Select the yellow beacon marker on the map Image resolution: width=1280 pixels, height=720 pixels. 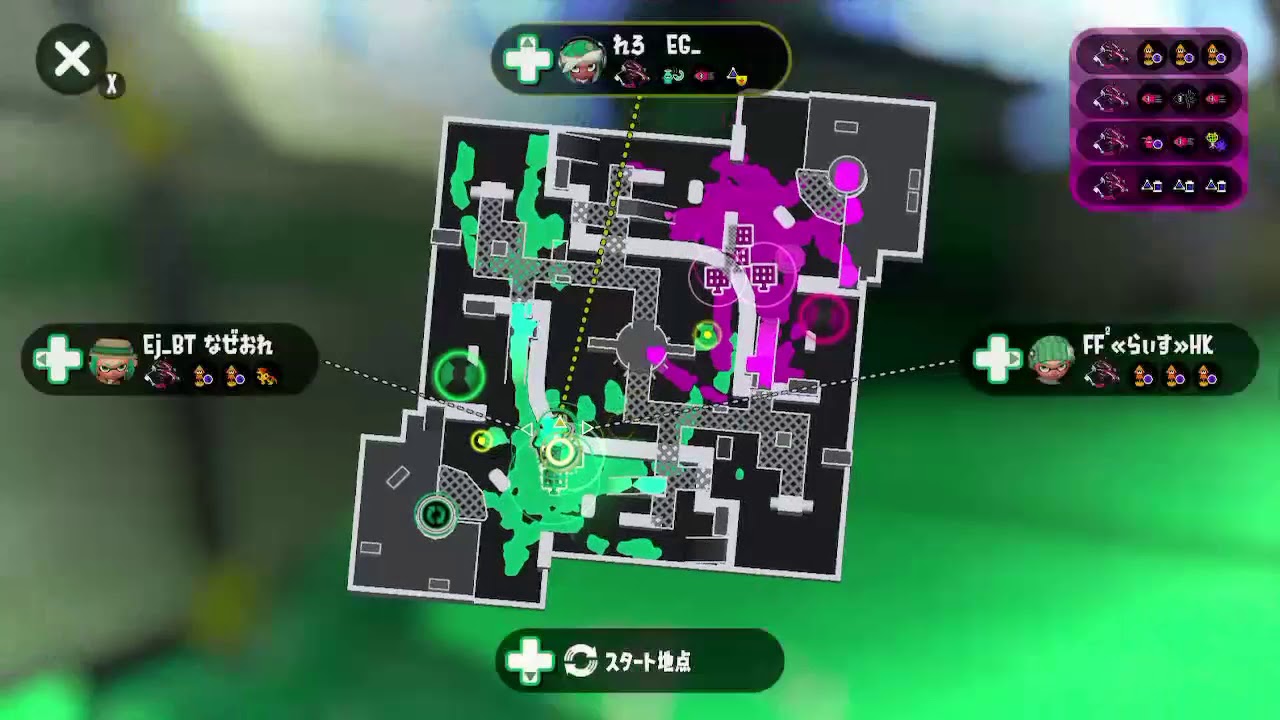[482, 441]
